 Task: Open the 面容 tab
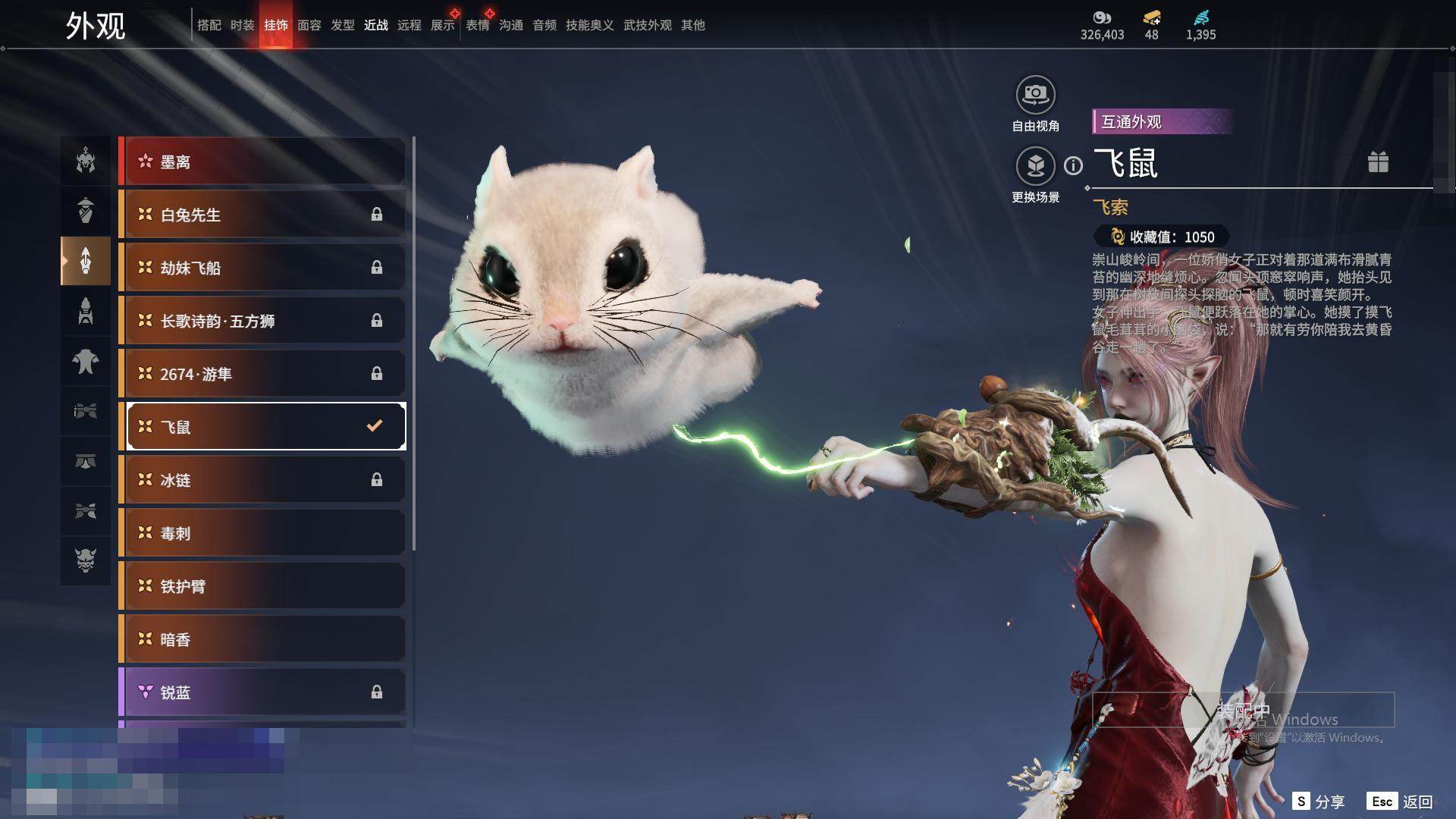309,25
